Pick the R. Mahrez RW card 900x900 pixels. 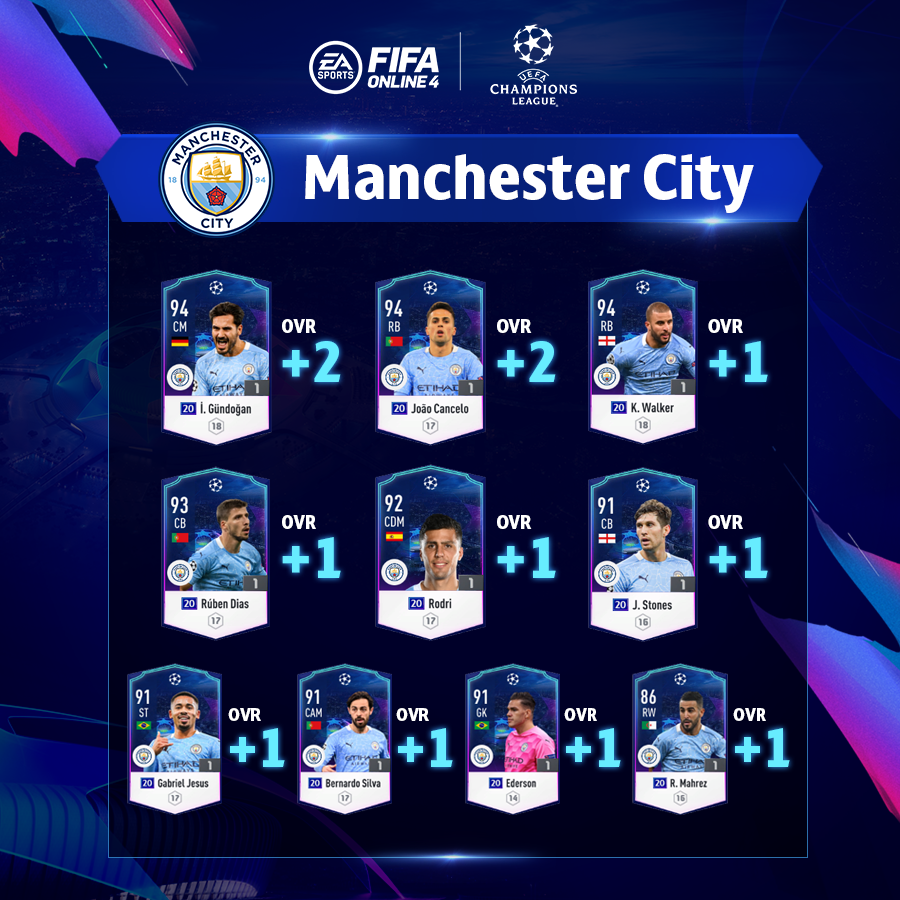click(x=680, y=737)
